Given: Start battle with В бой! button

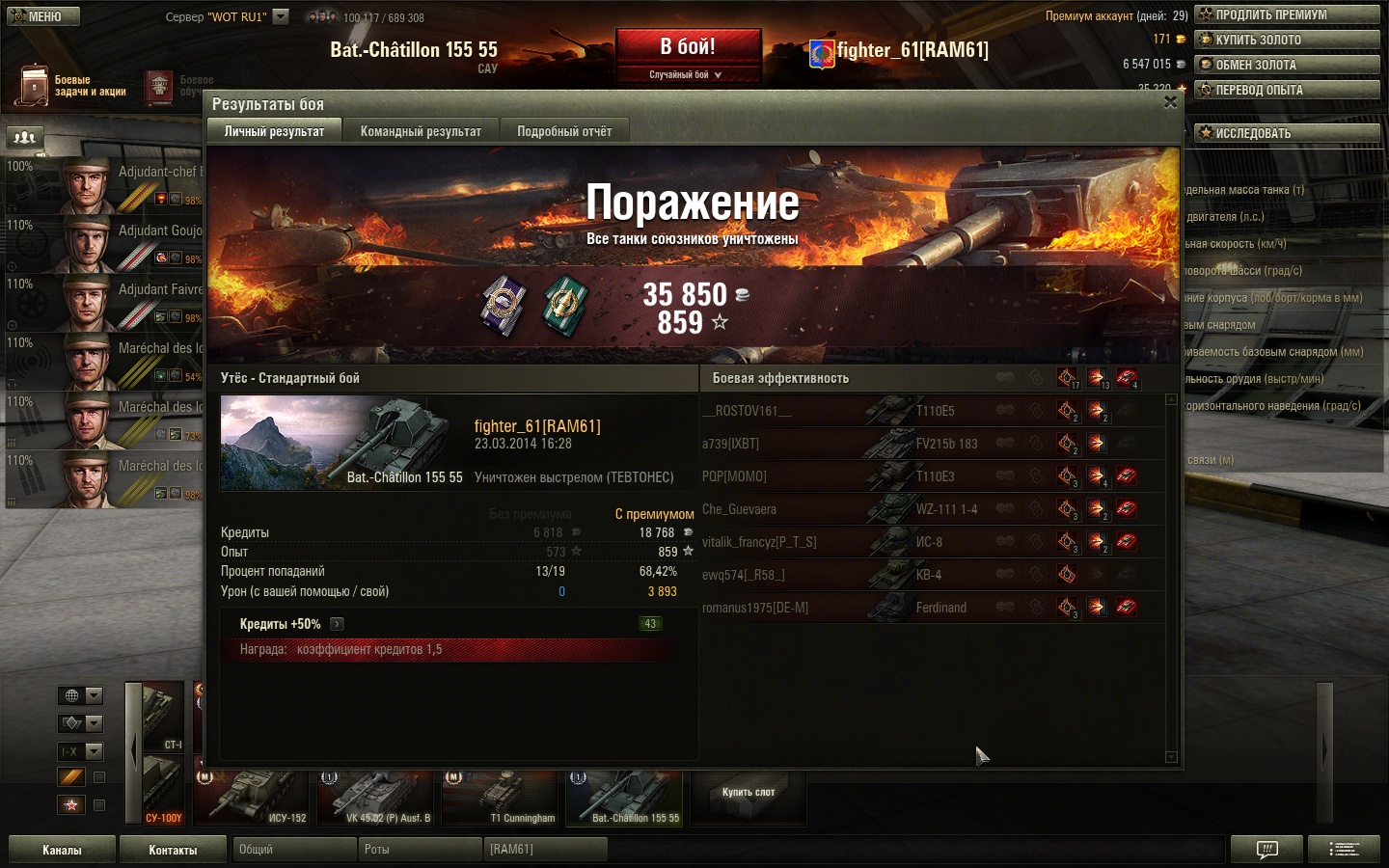Looking at the screenshot, I should pos(688,46).
